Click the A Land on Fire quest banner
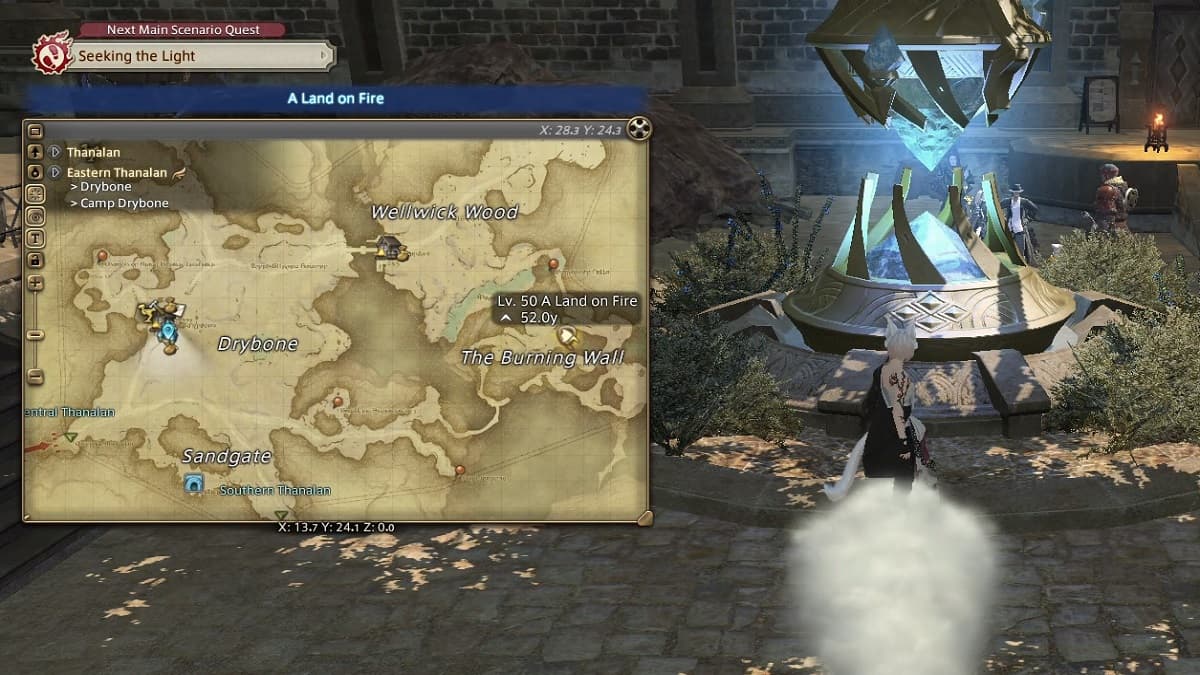 pos(336,98)
